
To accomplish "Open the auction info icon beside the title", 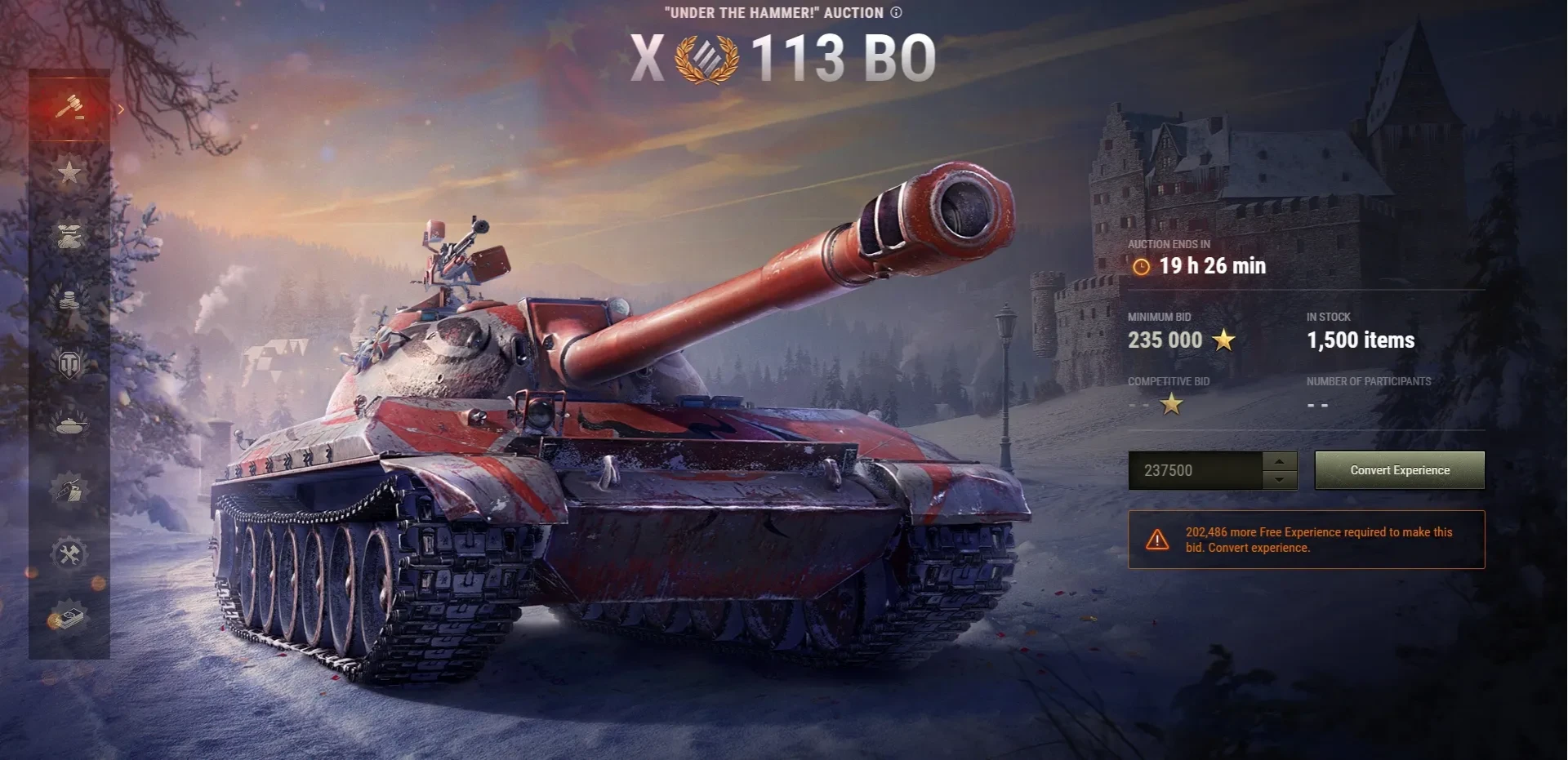I will pos(896,12).
